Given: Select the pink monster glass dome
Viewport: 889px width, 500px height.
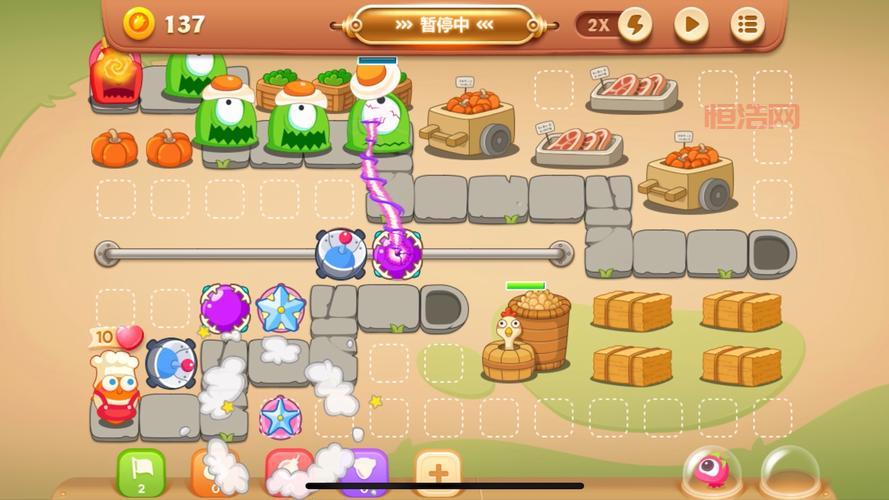Looking at the screenshot, I should point(713,472).
